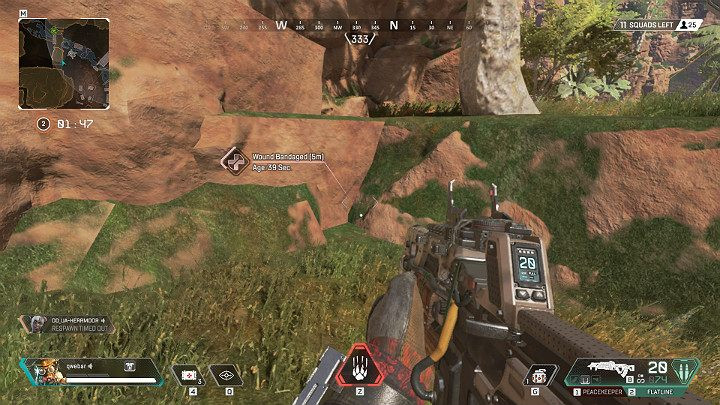Switch to the Peacekeeper weapon
This screenshot has height=405, width=720.
(602, 393)
